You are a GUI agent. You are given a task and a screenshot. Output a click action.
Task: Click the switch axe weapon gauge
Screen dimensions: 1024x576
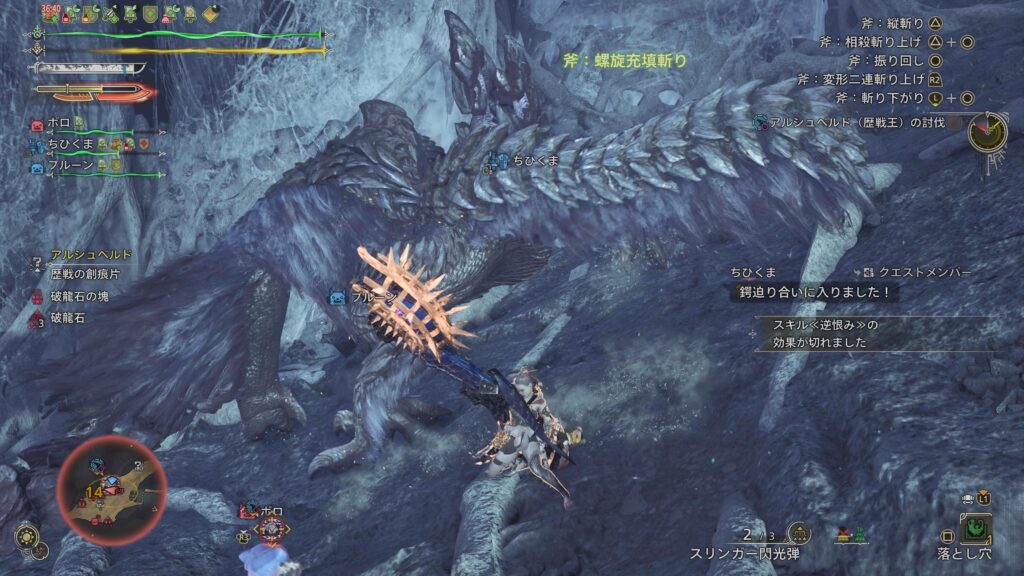95,92
